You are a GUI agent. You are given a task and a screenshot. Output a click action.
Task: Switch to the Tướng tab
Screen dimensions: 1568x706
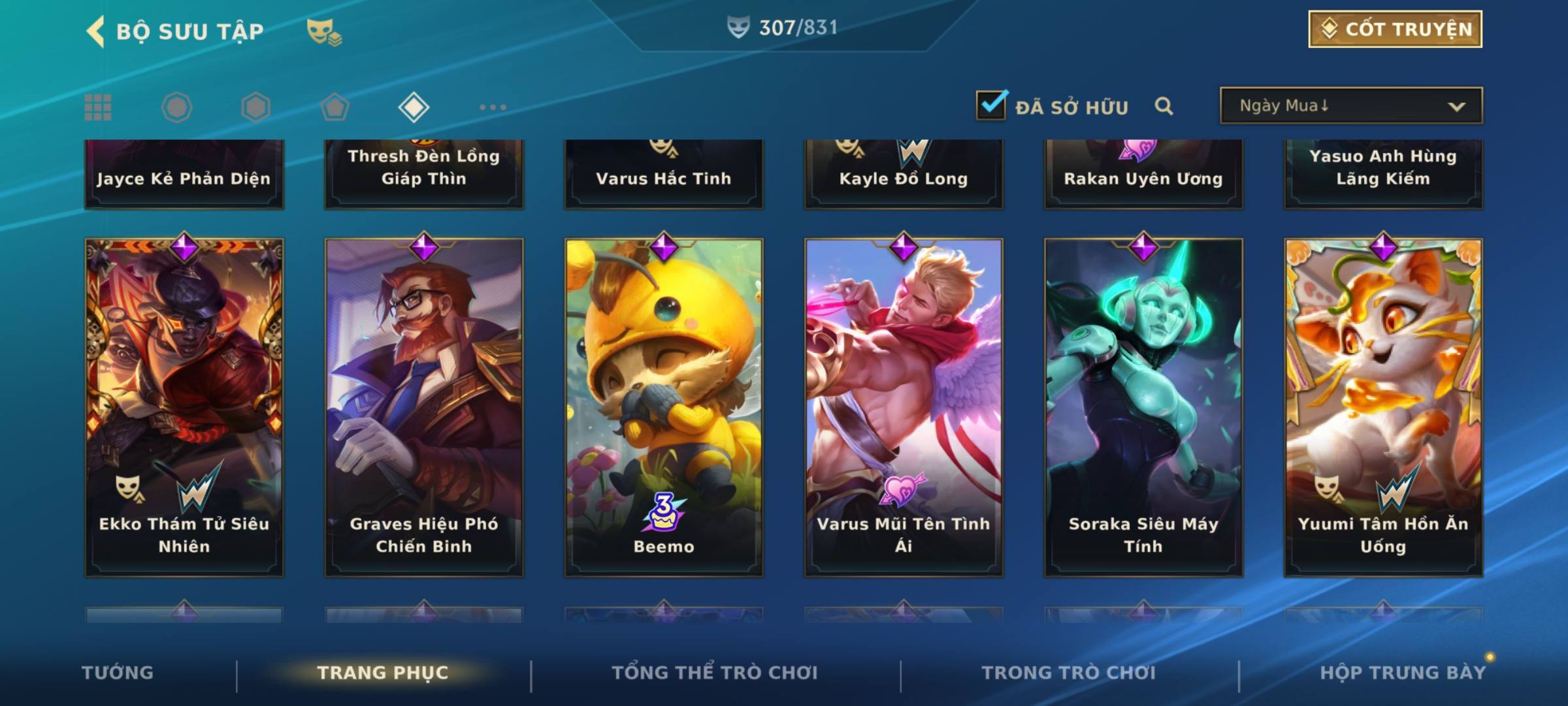(x=118, y=673)
